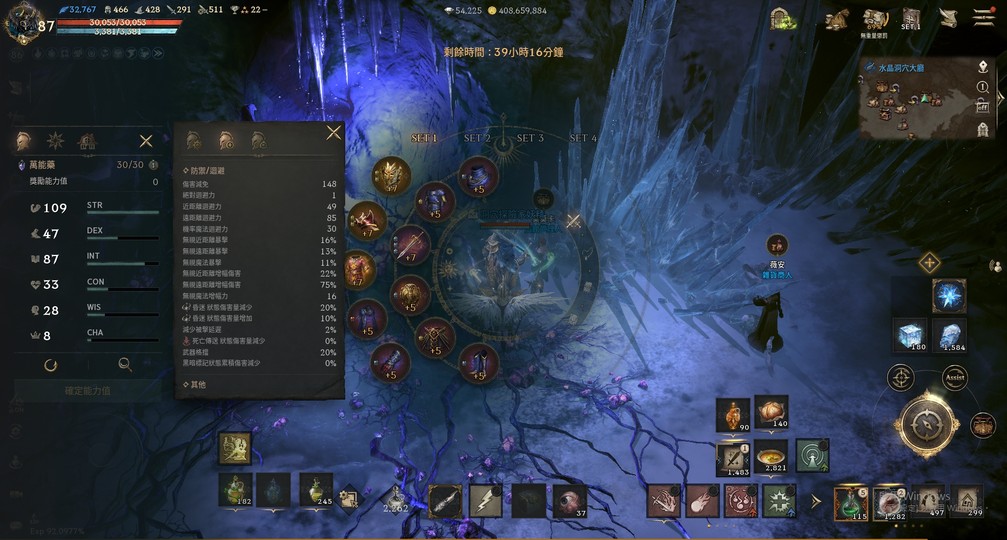Open the main hamburger menu

click(983, 19)
